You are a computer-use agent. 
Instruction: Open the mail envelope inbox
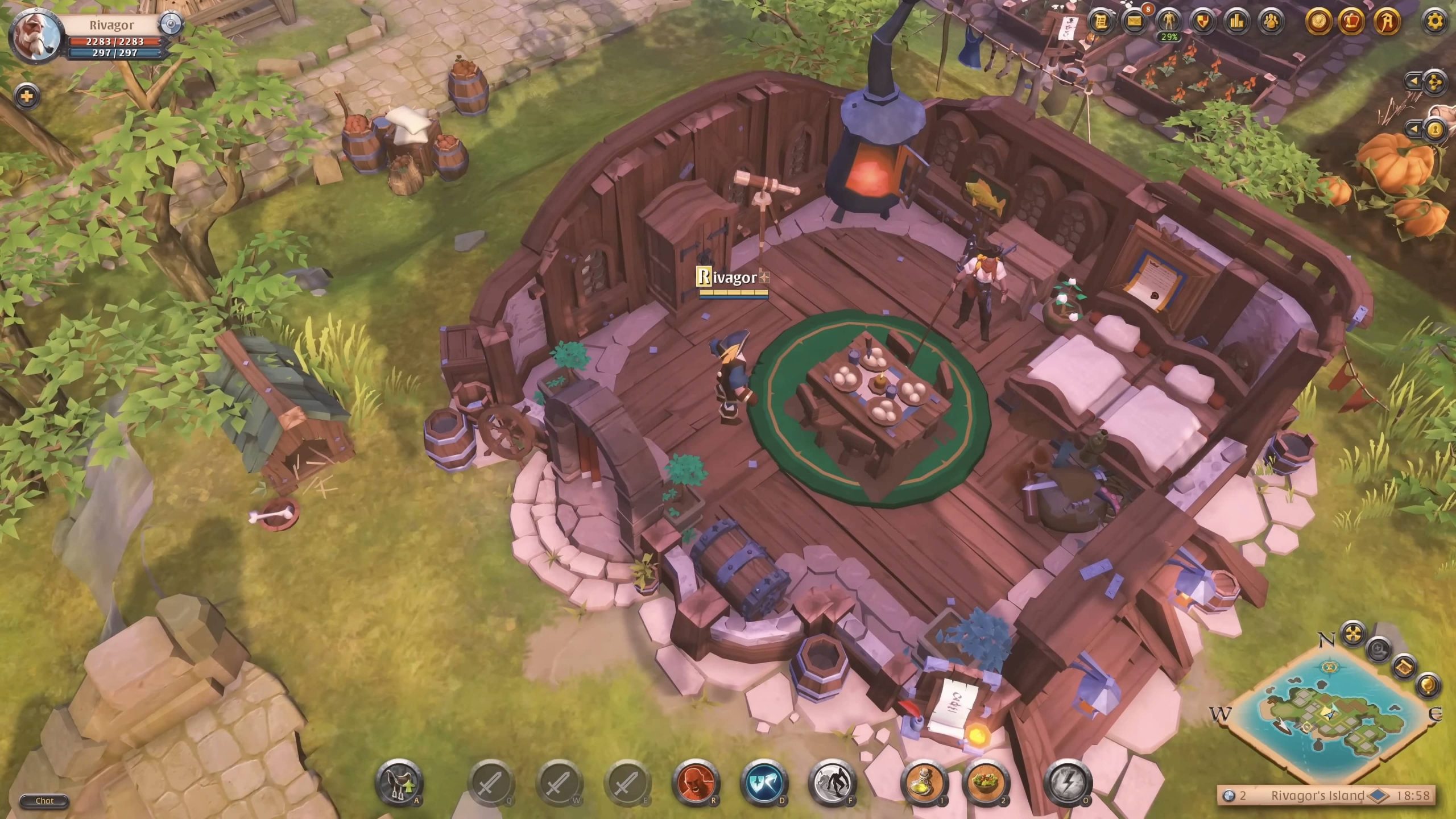point(1135,22)
